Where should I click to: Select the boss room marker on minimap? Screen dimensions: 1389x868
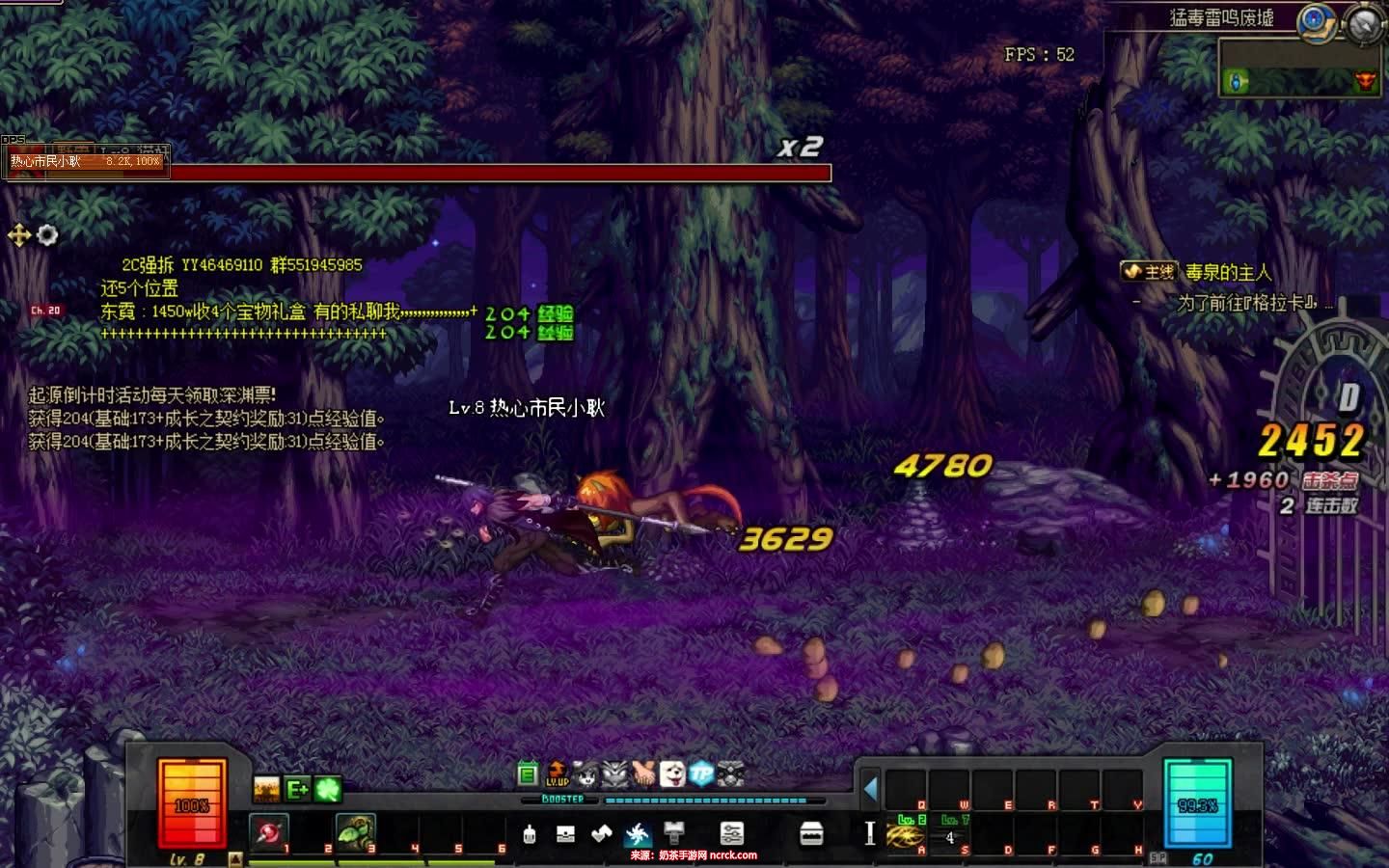[x=1364, y=82]
